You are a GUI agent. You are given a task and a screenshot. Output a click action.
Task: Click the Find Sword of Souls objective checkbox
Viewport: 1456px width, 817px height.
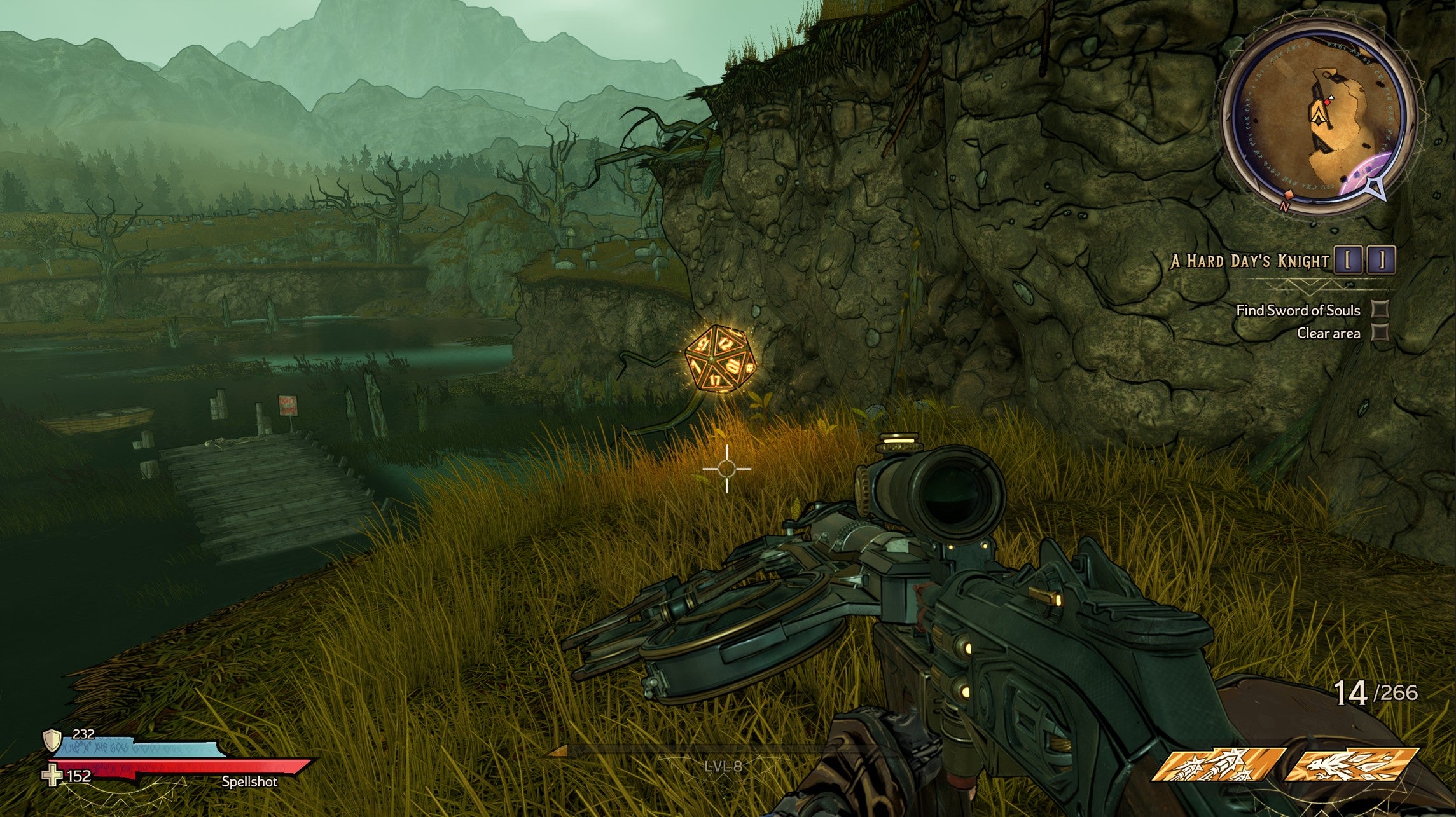pyautogui.click(x=1380, y=310)
